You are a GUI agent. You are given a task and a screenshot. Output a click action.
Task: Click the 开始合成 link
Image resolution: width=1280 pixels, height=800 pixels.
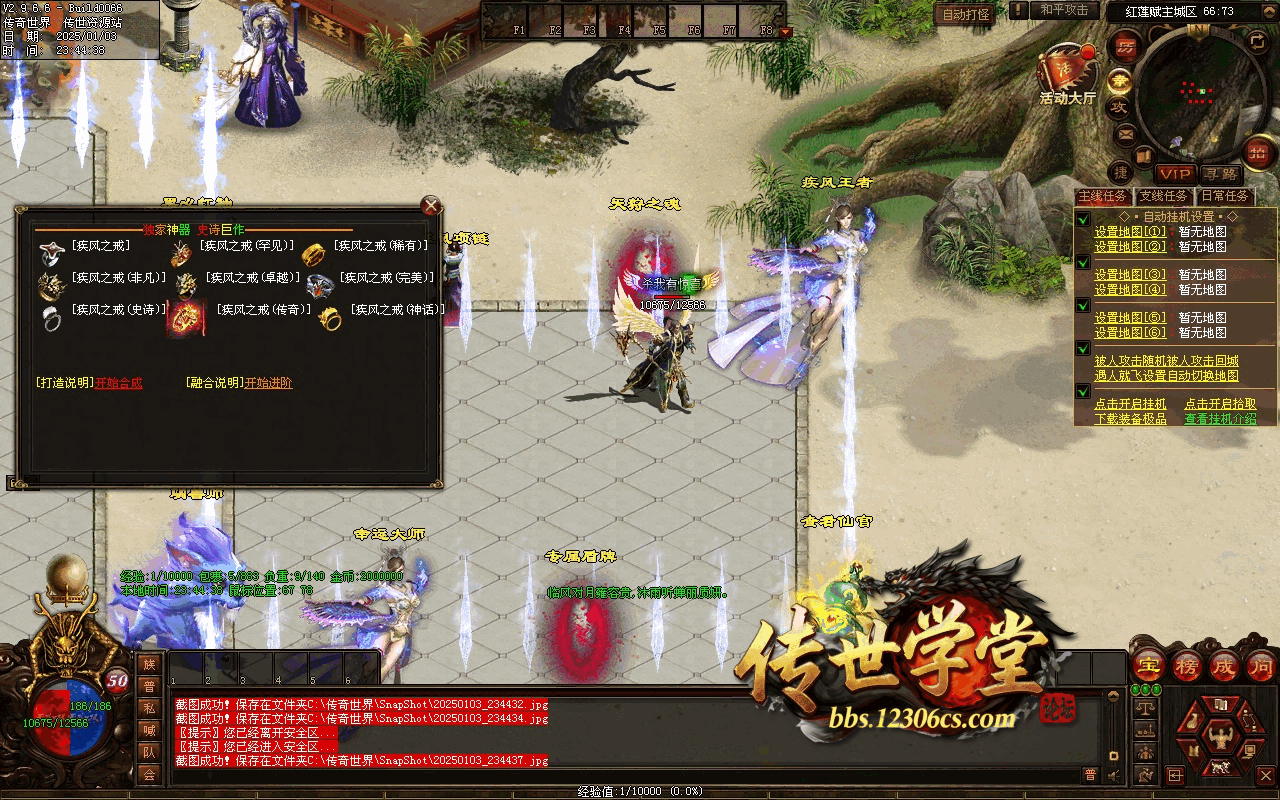[x=119, y=383]
